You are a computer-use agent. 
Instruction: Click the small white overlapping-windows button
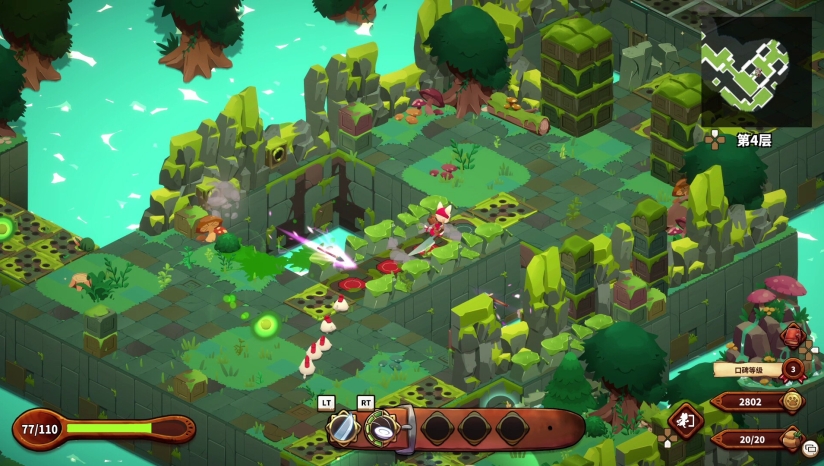(810, 448)
